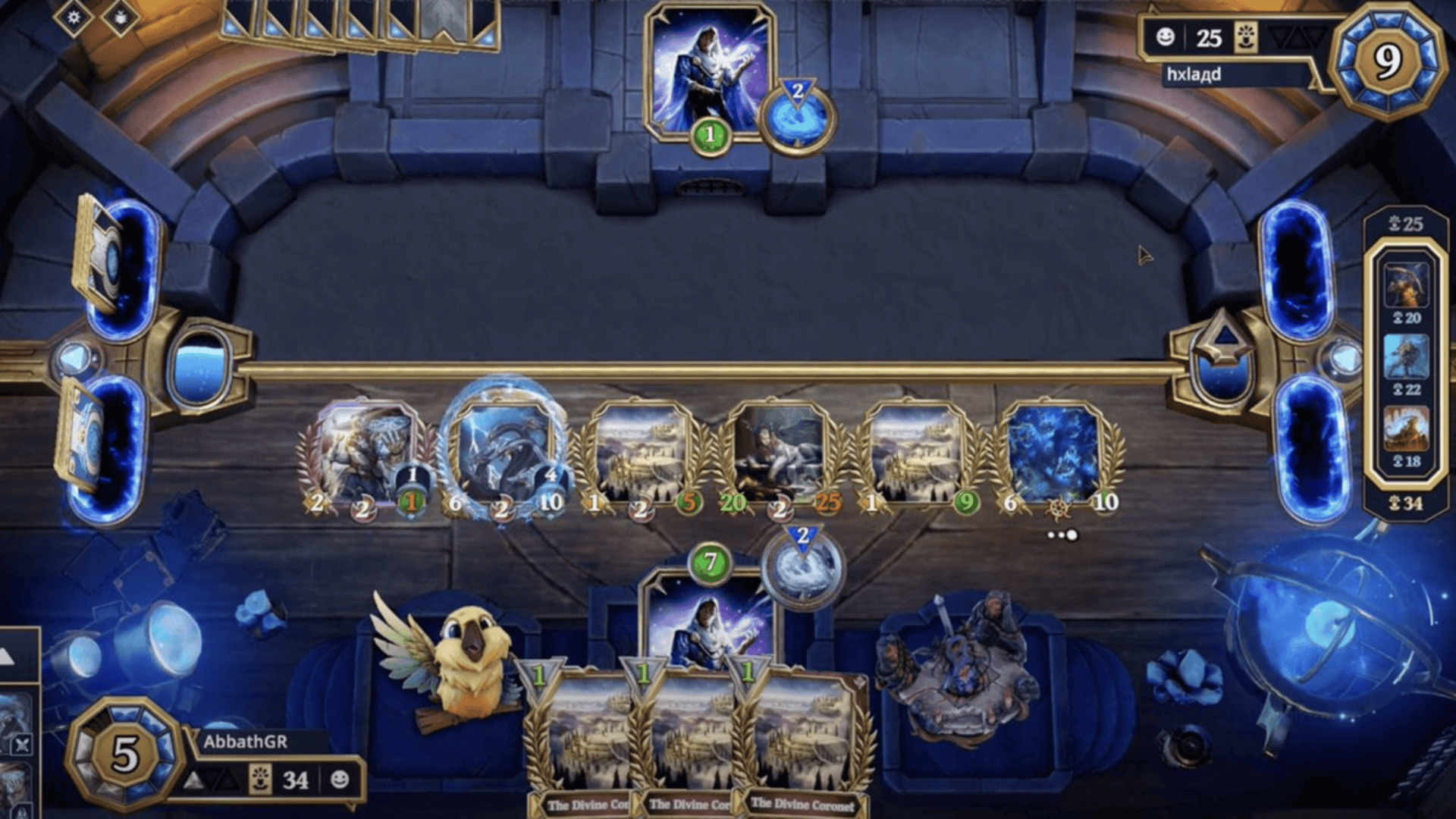
Task: View the history card marked 22
Action: pos(1406,356)
